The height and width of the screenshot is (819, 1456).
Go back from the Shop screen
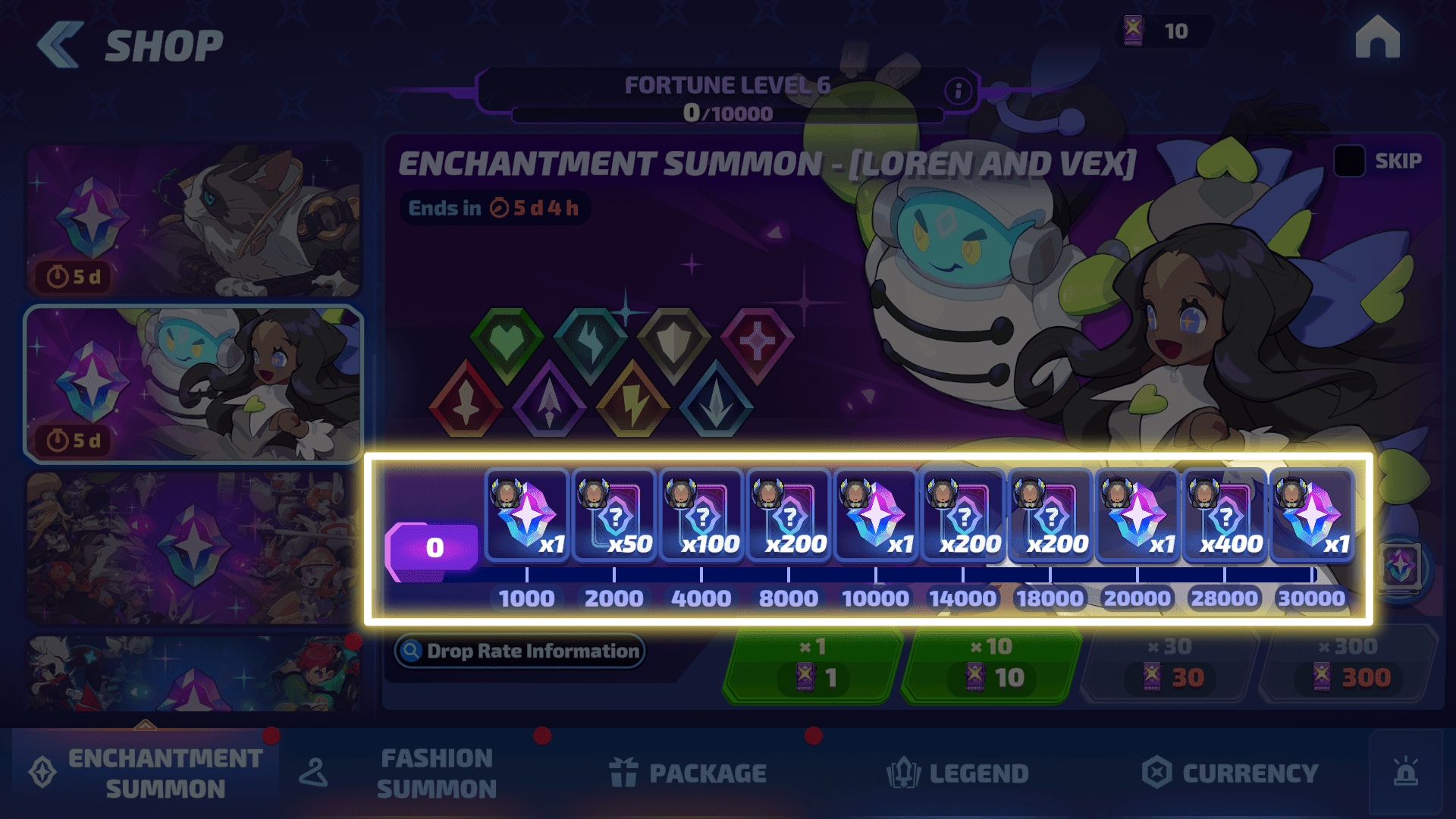click(61, 45)
